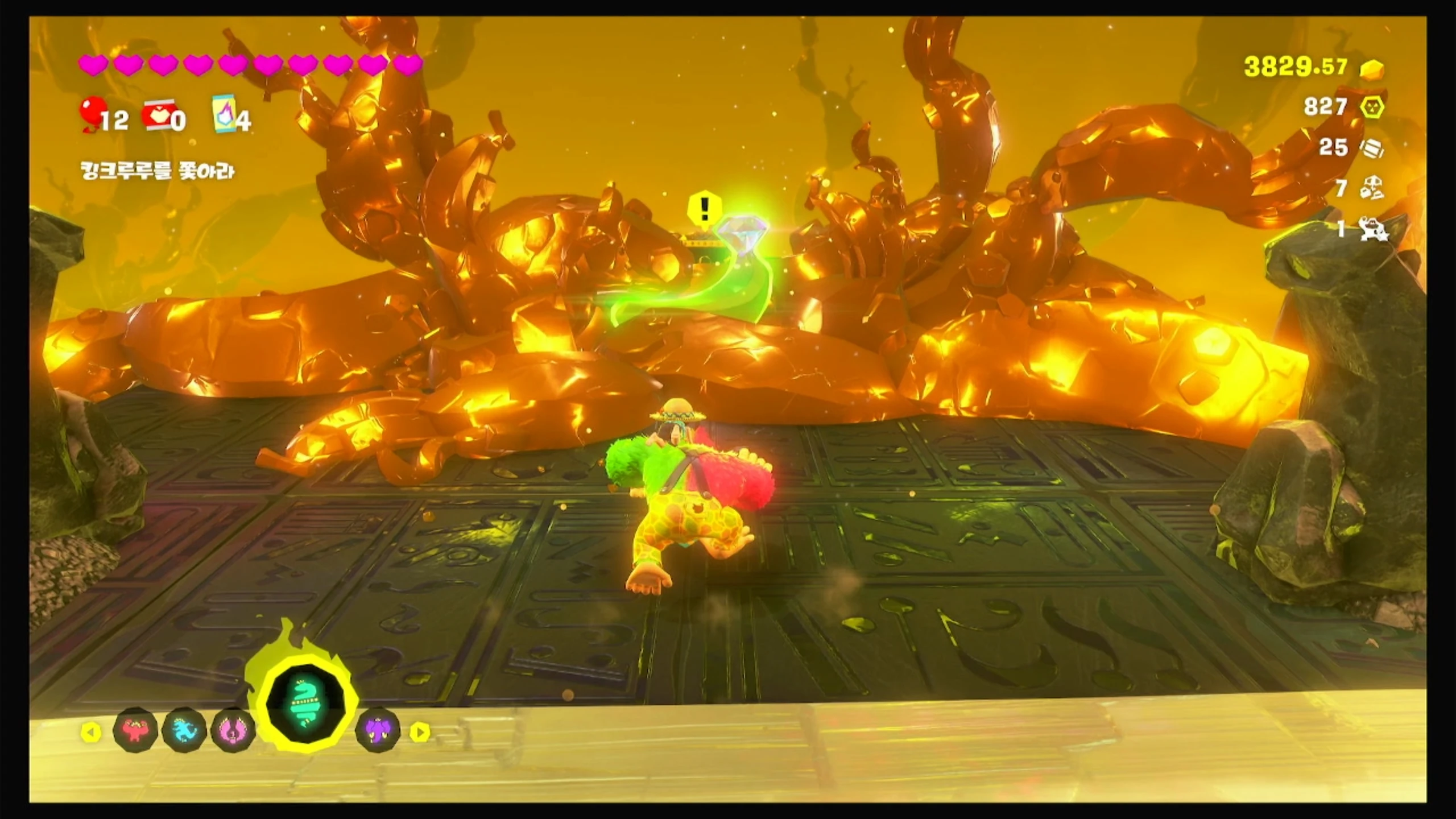Click the yellow hexagon banana chip icon
This screenshot has height=819, width=1456.
1372,107
